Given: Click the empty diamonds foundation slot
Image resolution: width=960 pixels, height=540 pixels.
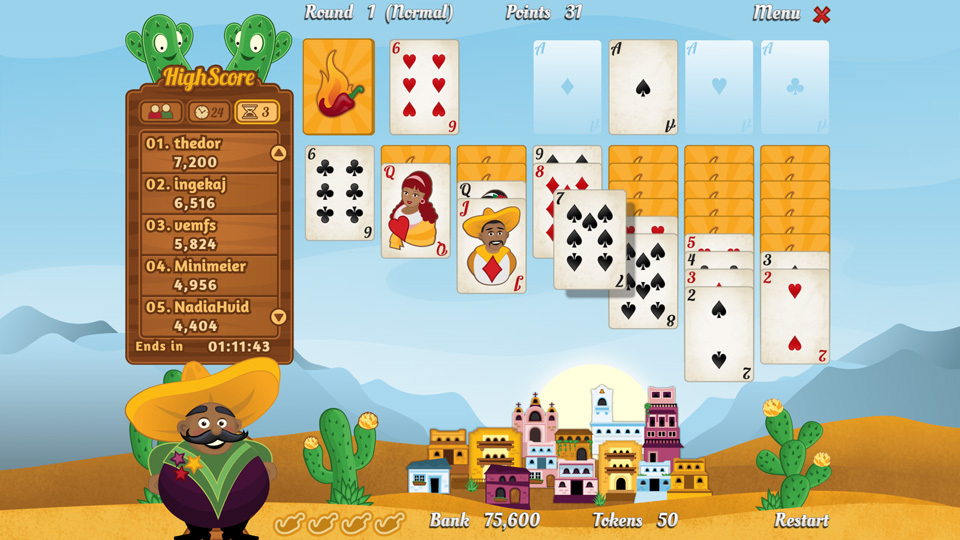Looking at the screenshot, I should click(567, 87).
